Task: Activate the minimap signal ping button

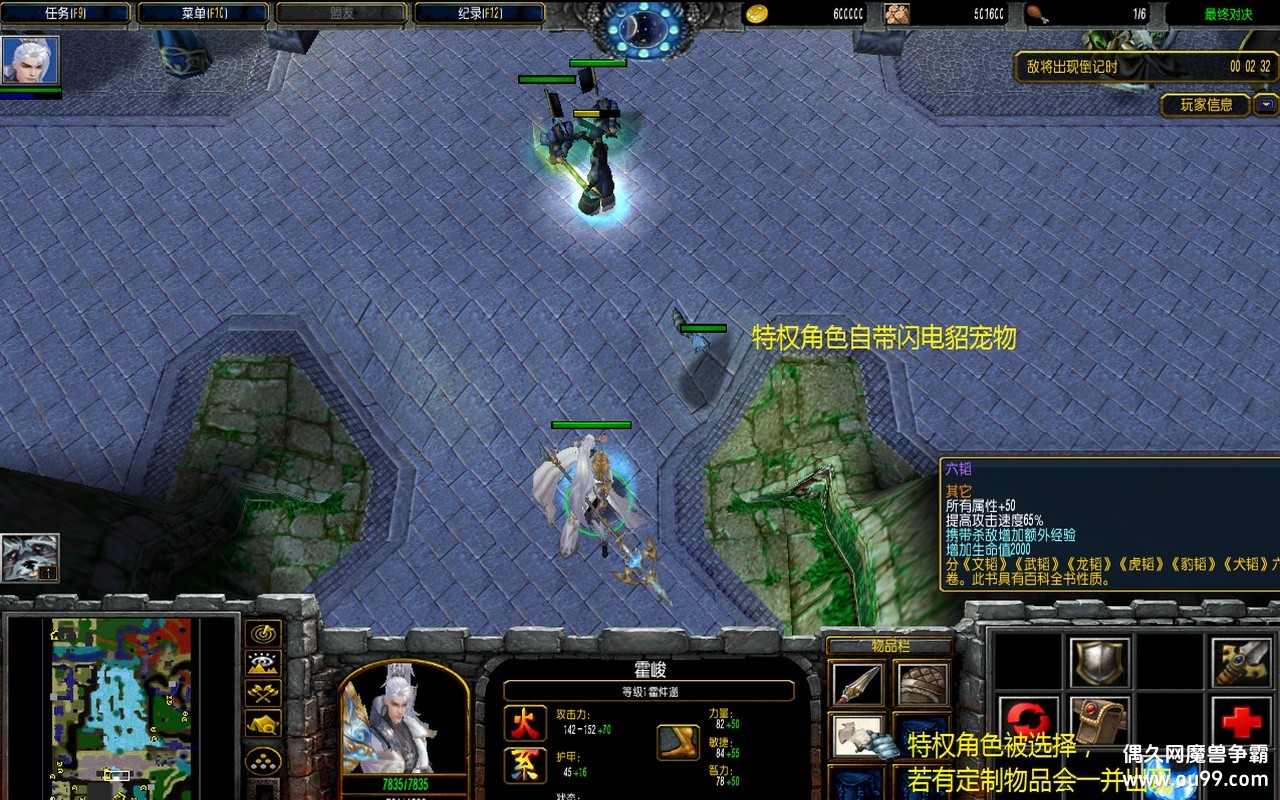Action: click(x=264, y=634)
